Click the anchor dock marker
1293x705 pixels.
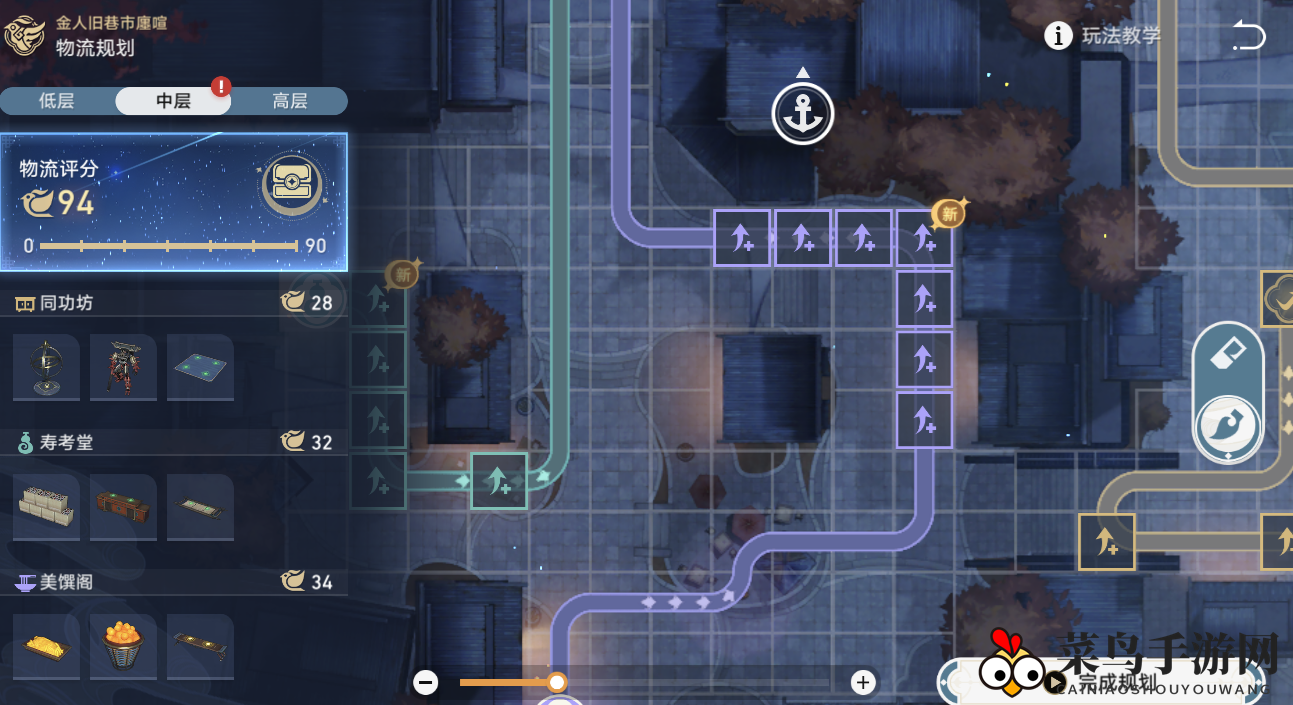coord(803,114)
